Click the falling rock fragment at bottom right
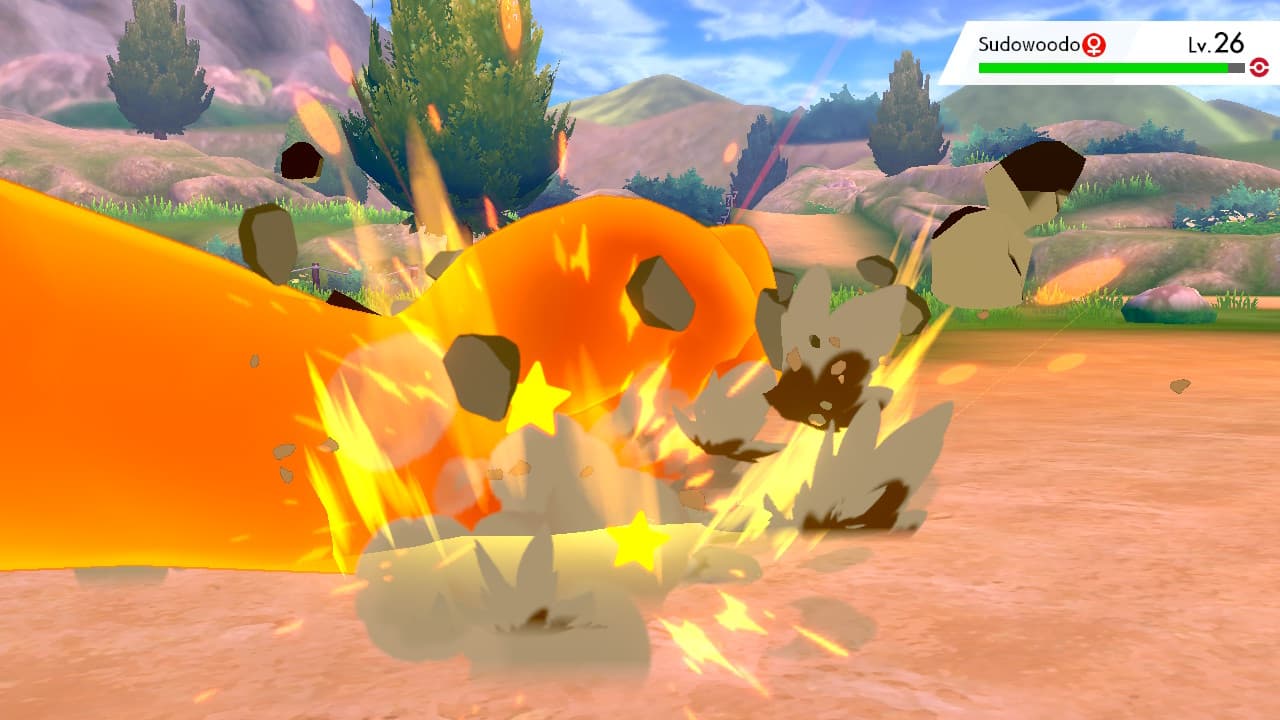1280x720 pixels. pyautogui.click(x=1180, y=385)
